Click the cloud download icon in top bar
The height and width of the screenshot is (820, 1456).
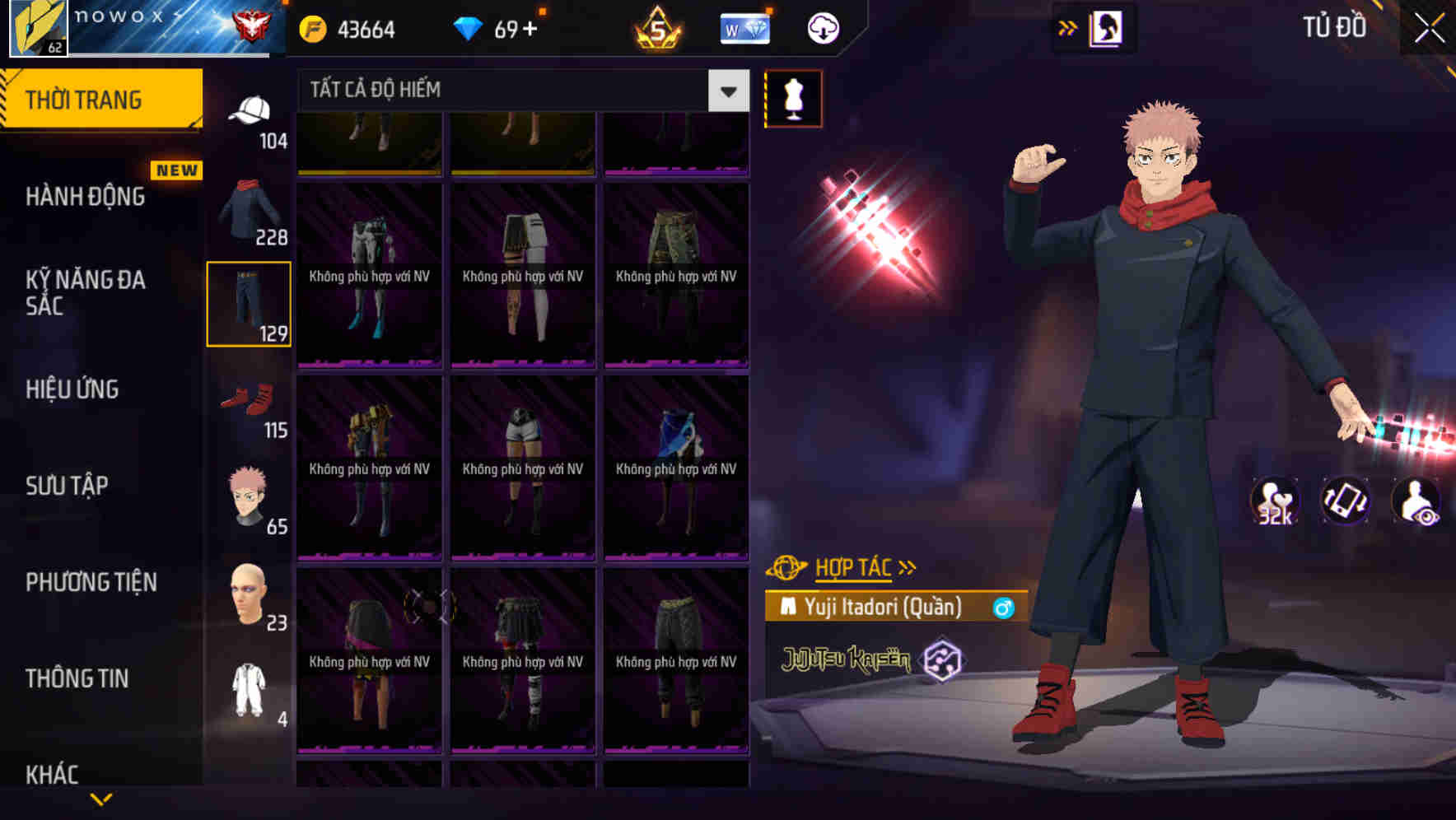point(822,27)
